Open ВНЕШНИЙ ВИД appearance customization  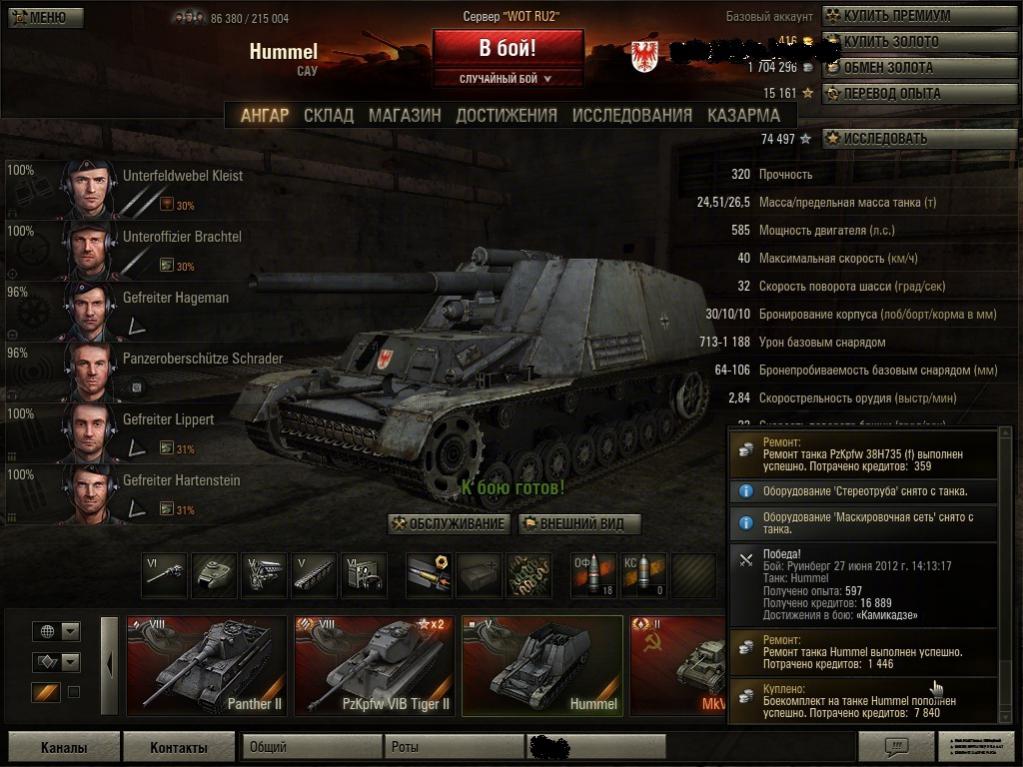(x=579, y=524)
